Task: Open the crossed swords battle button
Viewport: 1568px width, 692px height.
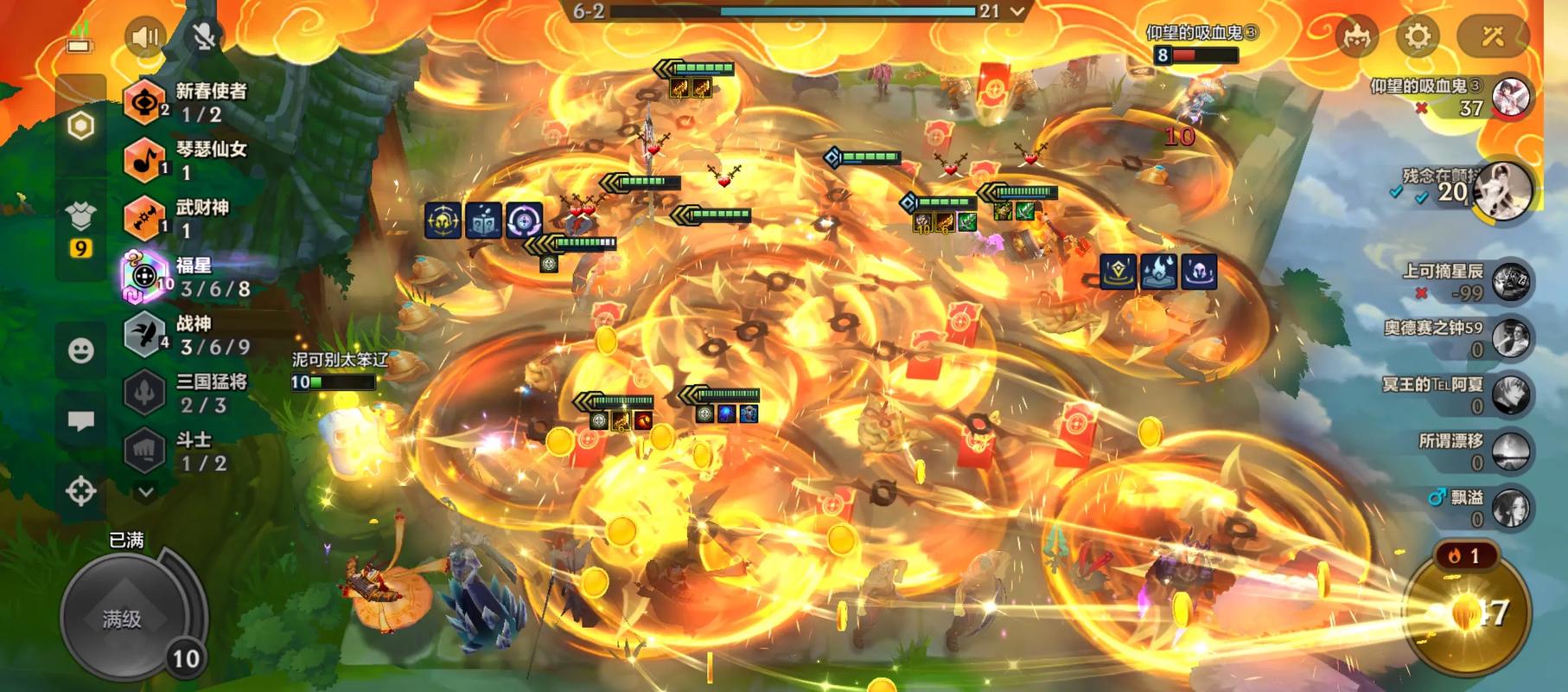Action: (x=1493, y=36)
